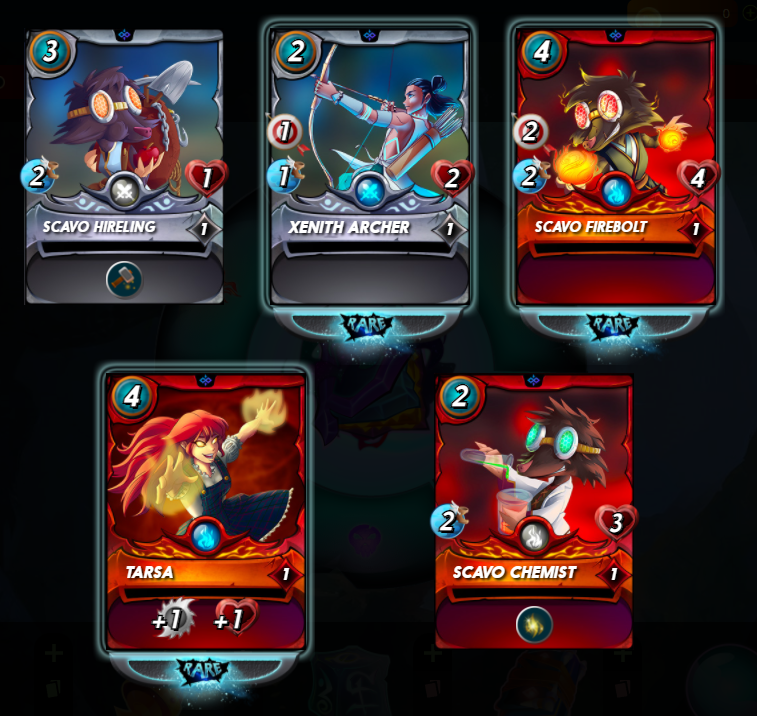Screen dimensions: 757x716
Task: Select the Scavo Hireling card
Action: click(124, 150)
